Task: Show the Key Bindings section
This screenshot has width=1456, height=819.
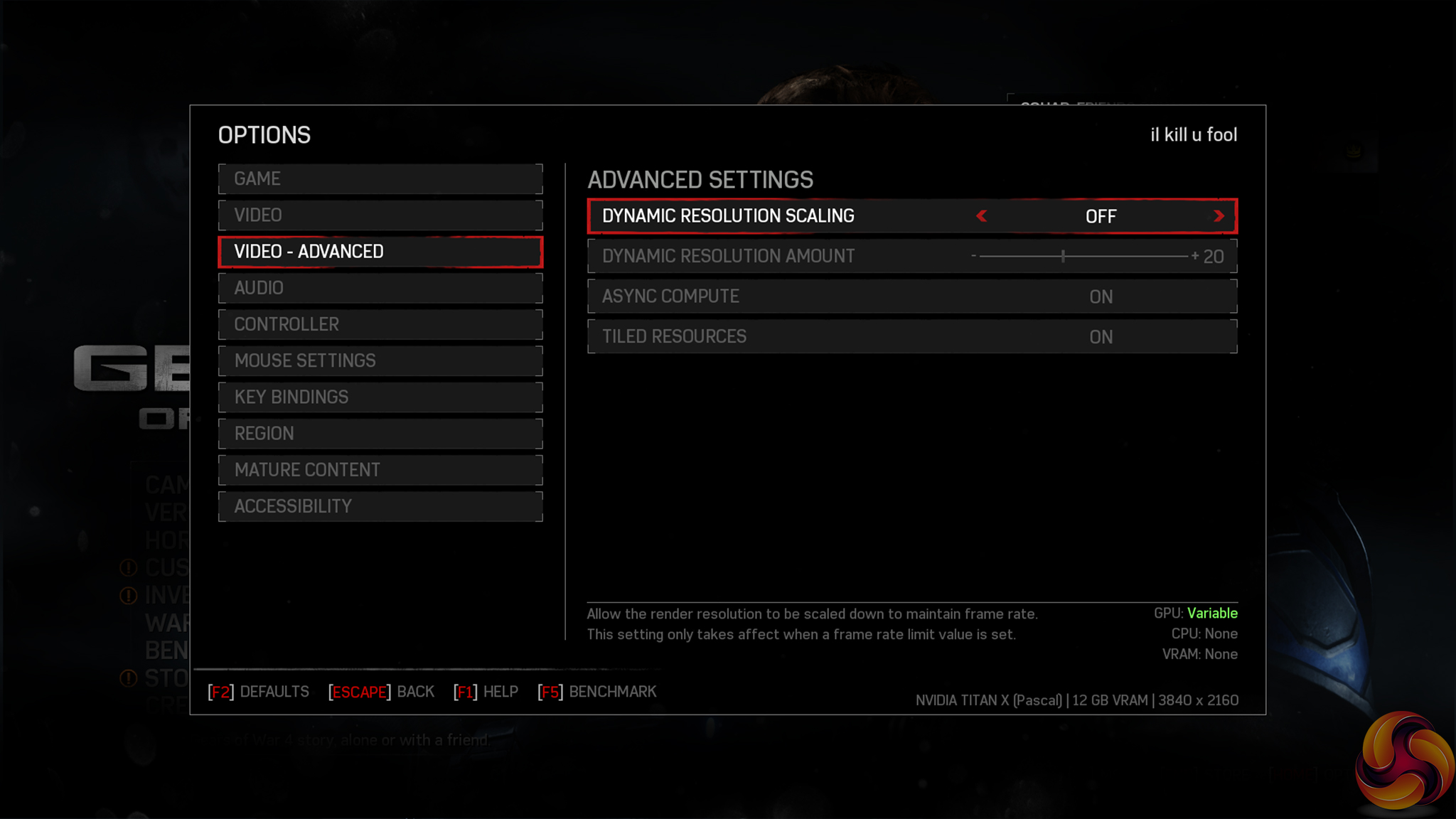Action: 380,397
